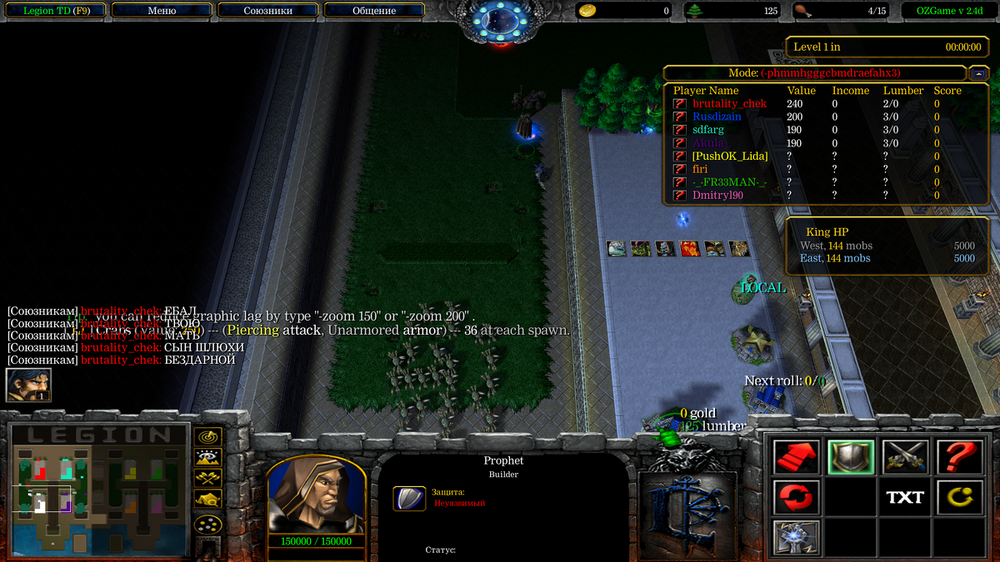1000x562 pixels.
Task: Toggle the minimap creep camp display button
Action: pyautogui.click(x=208, y=500)
